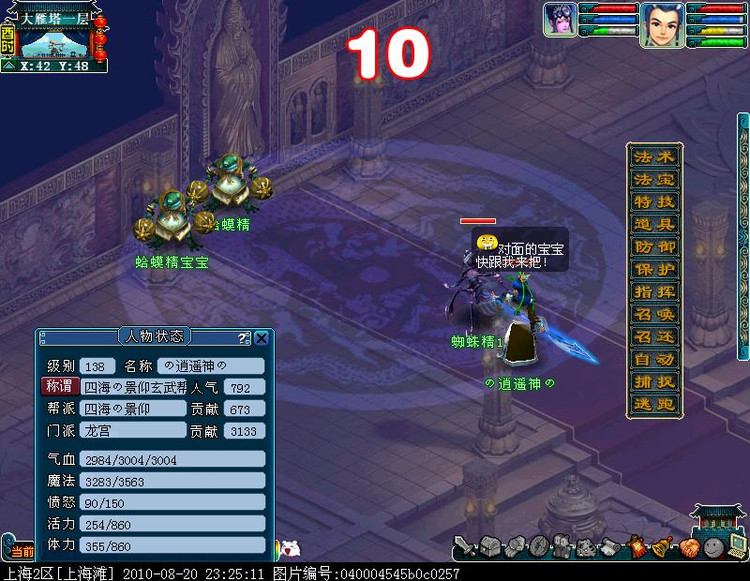The width and height of the screenshot is (750, 581).
Task: Choose the 逃跑 flee command
Action: [x=655, y=405]
